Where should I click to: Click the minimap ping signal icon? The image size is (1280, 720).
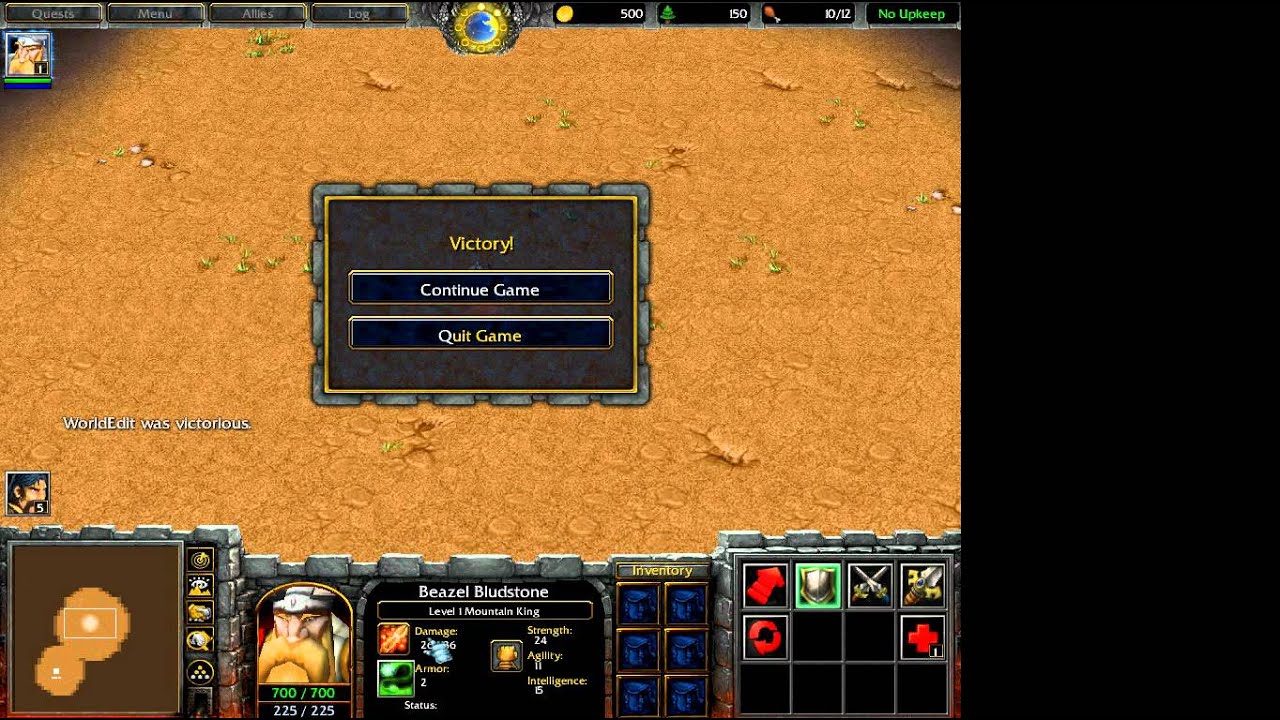point(198,560)
